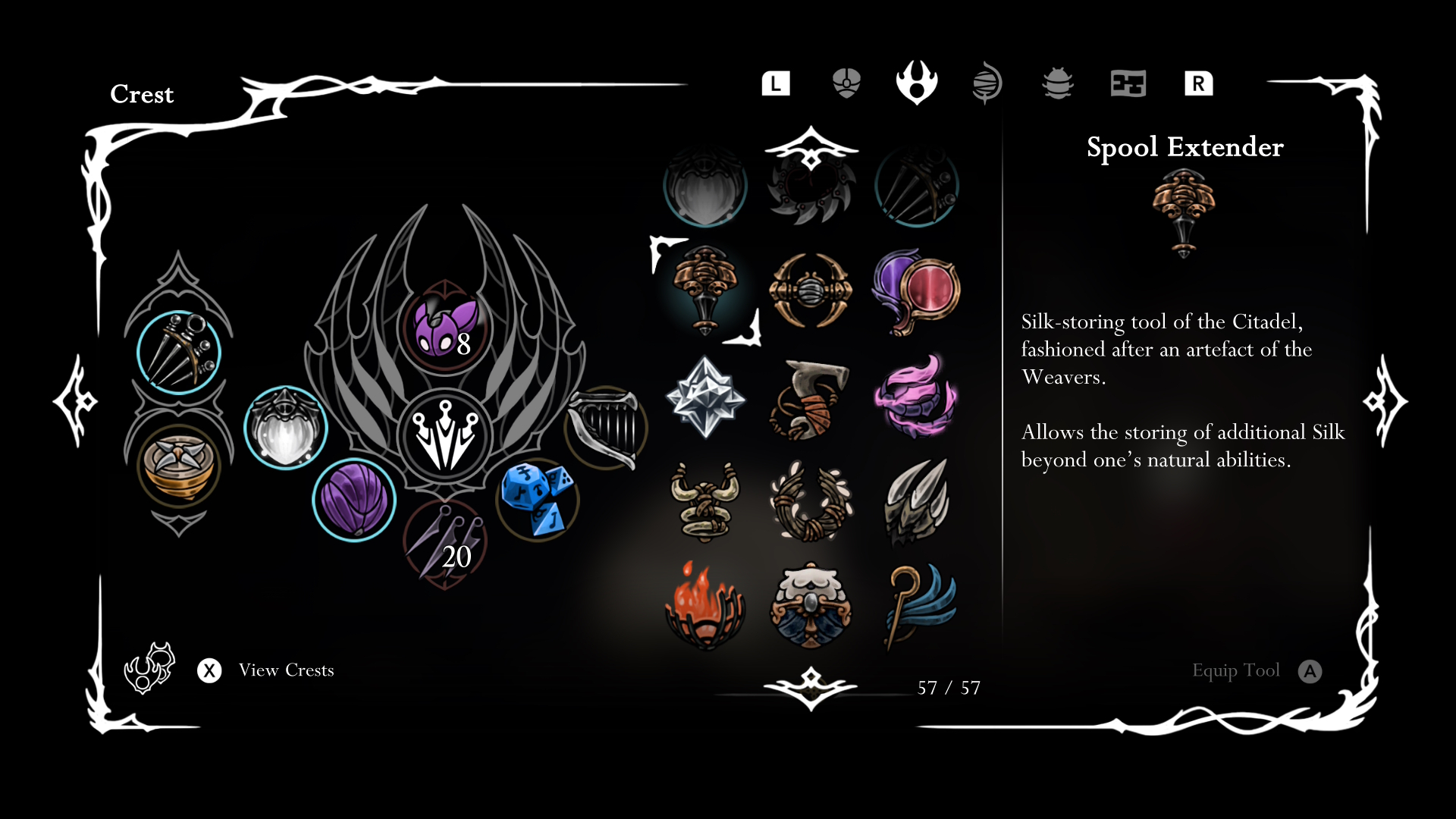The height and width of the screenshot is (819, 1456).
Task: Choose the silver claw tool
Action: 917,501
